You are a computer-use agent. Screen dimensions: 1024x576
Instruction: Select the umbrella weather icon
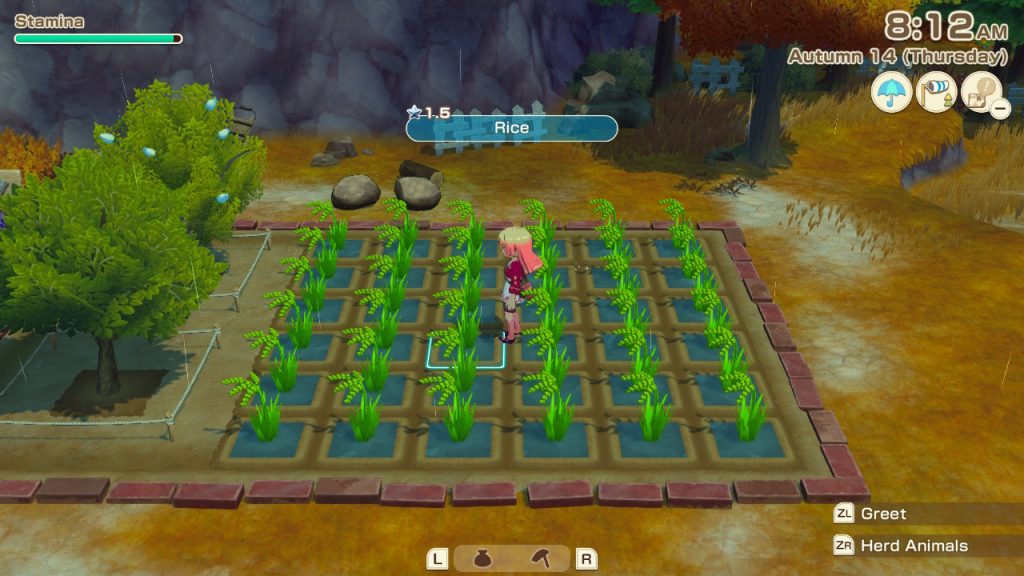[x=891, y=93]
